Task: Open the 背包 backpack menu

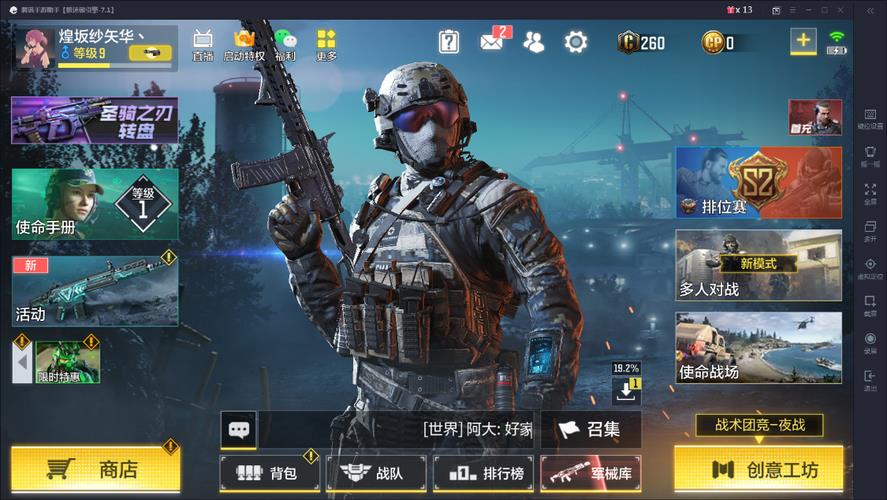Action: pyautogui.click(x=269, y=472)
